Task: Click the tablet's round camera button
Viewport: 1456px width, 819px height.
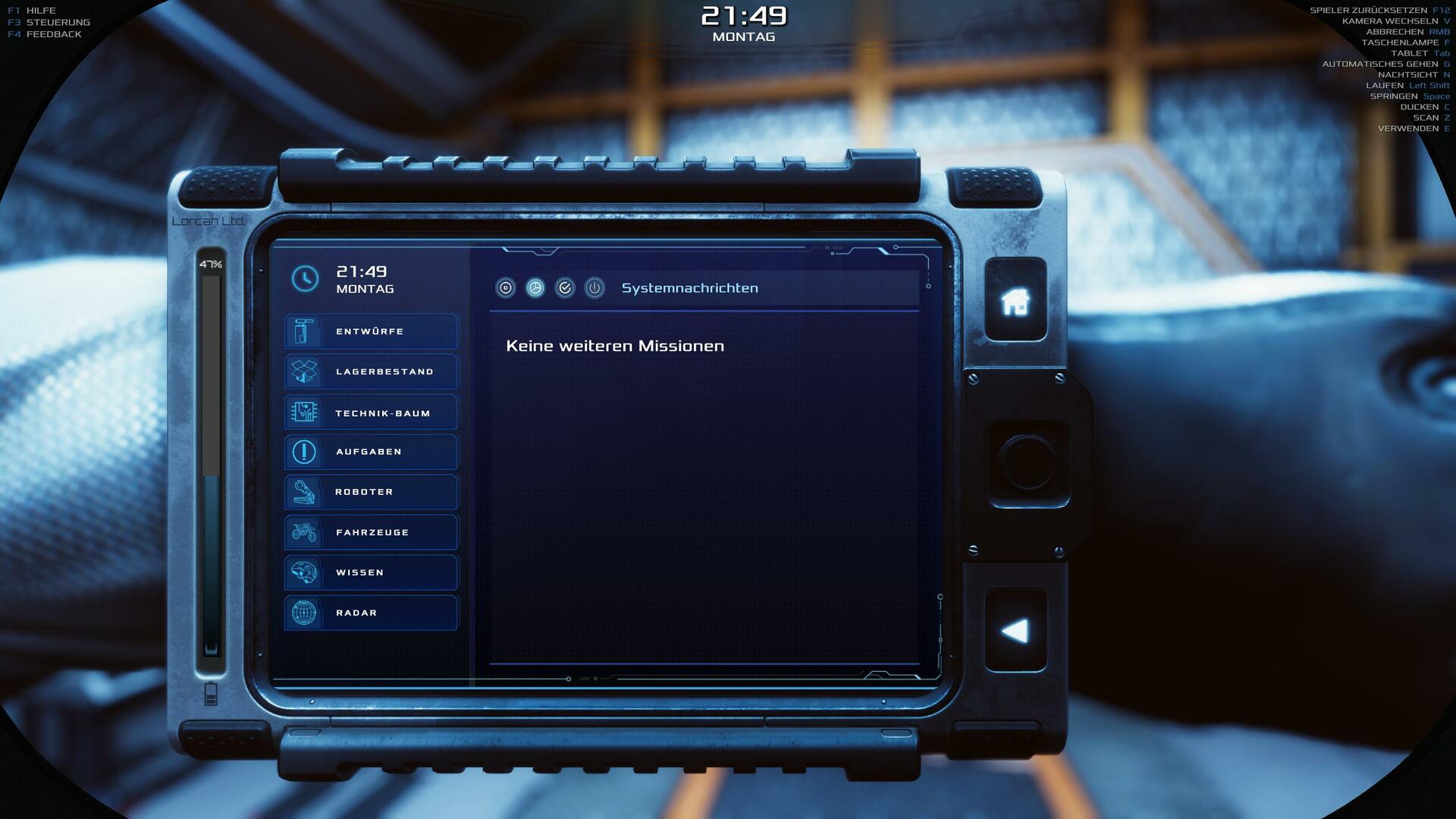Action: tap(1027, 463)
